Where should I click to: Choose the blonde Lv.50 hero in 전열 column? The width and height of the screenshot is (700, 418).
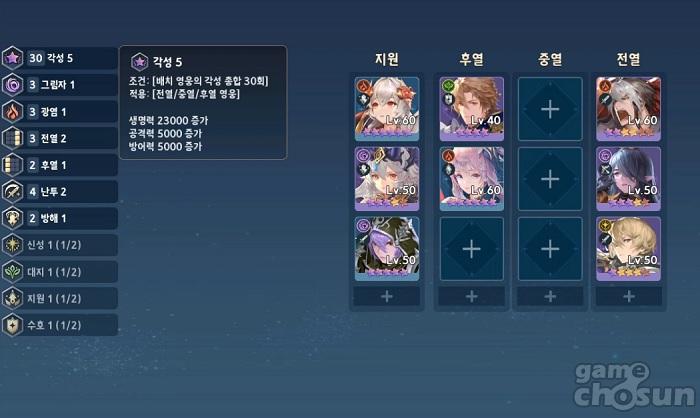click(x=628, y=247)
